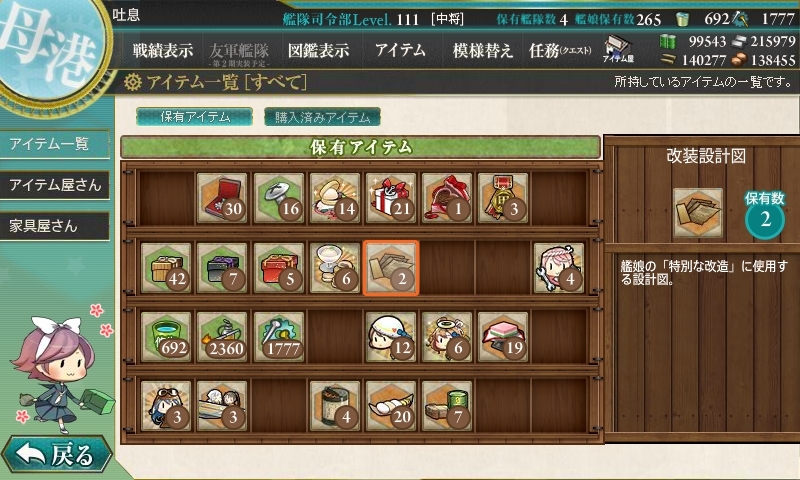Select the repair bucket item showing 692

[166, 335]
